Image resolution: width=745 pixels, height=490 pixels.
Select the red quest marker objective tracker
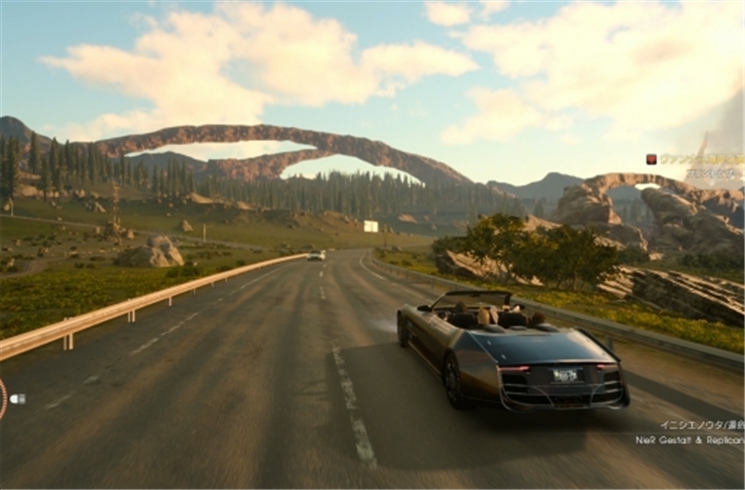pos(651,159)
